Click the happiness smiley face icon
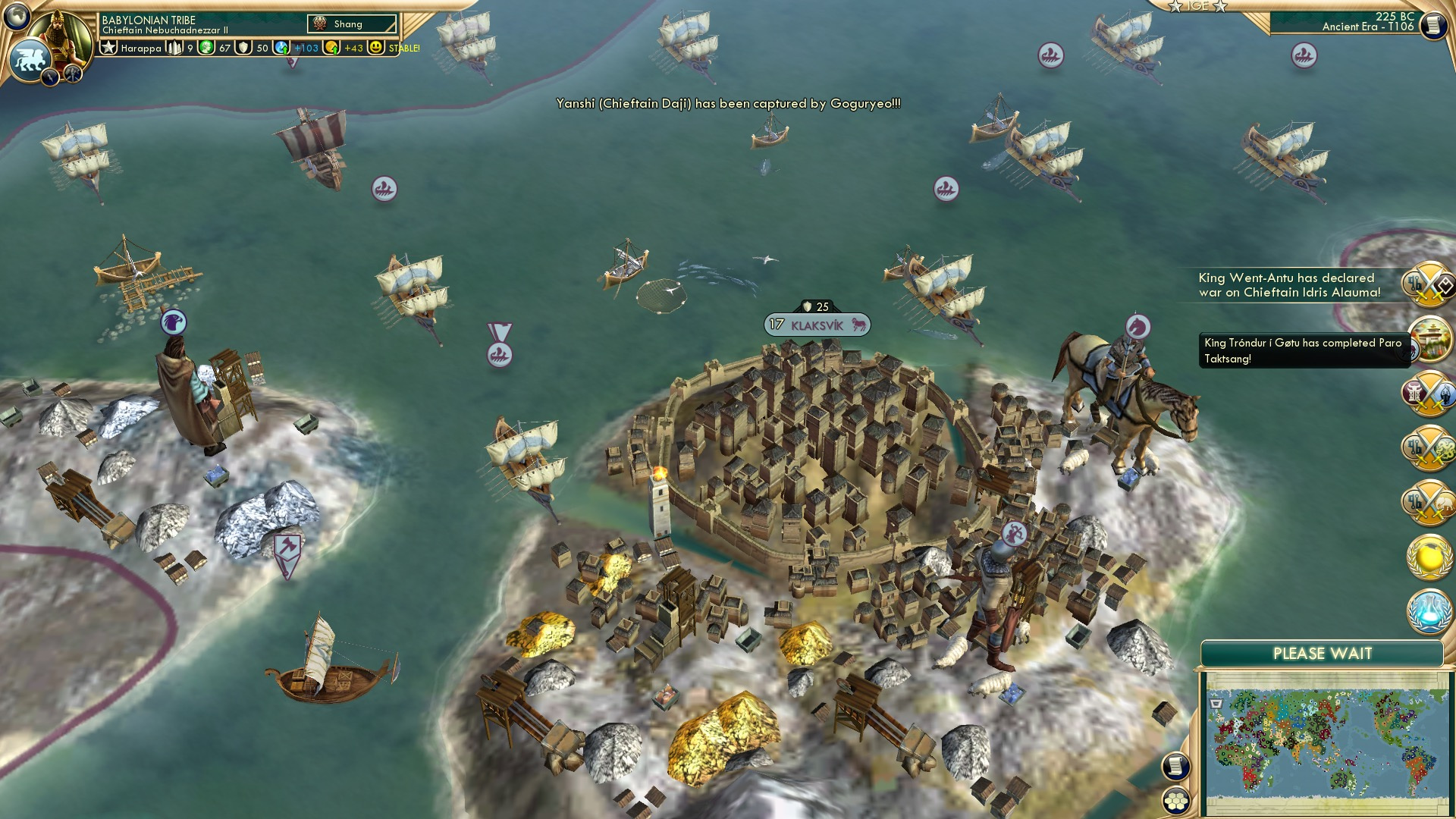1456x819 pixels. click(375, 49)
